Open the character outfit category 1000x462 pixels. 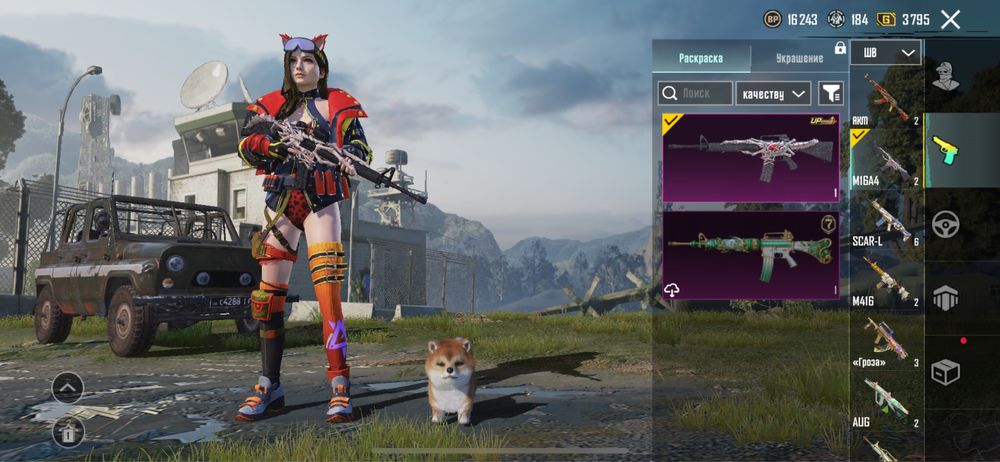(946, 76)
